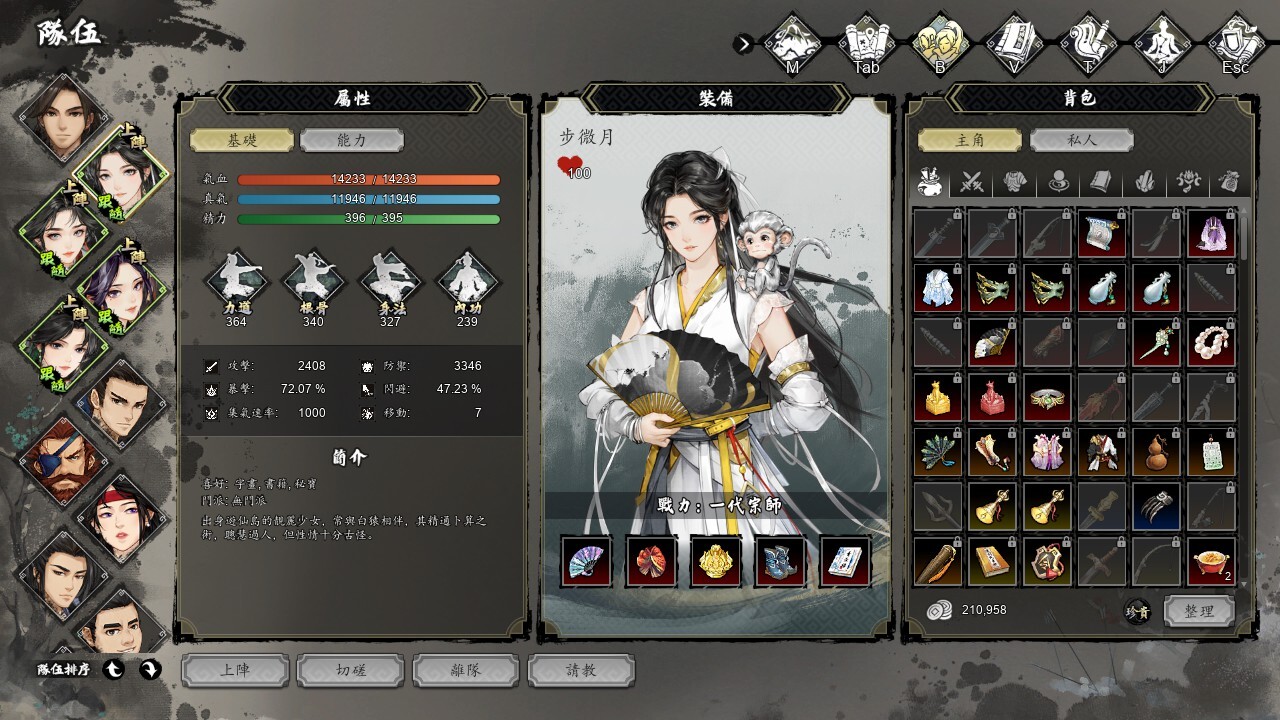Filter backpack by crossed swords weapon category

tap(972, 182)
